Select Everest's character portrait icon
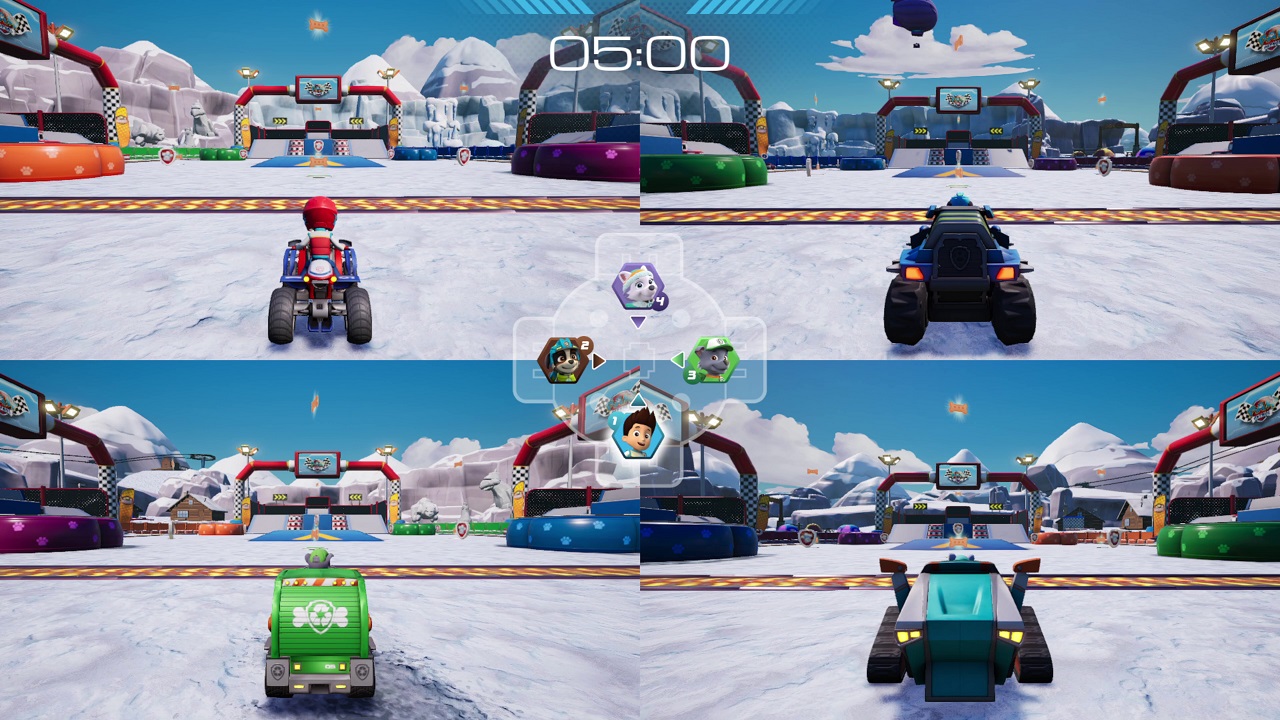This screenshot has width=1280, height=720. point(639,287)
